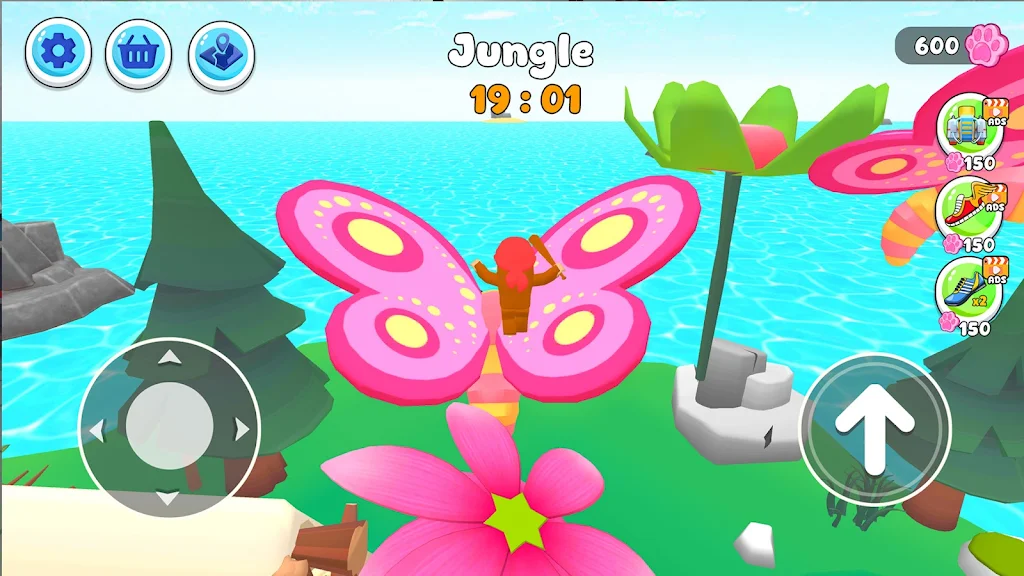Open the map location menu

[x=221, y=54]
